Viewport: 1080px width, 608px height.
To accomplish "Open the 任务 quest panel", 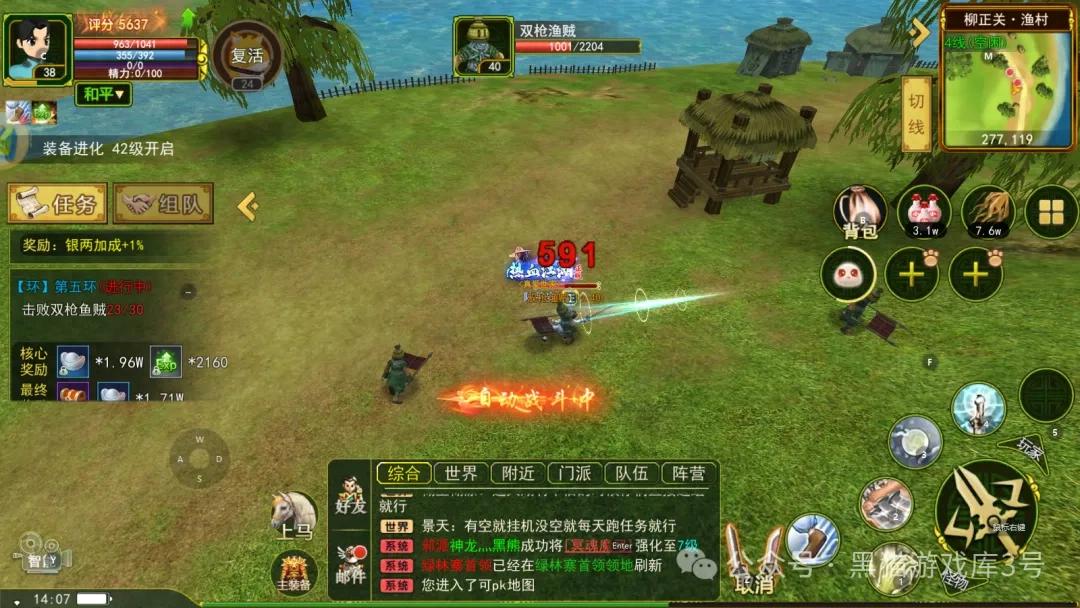I will click(x=58, y=204).
